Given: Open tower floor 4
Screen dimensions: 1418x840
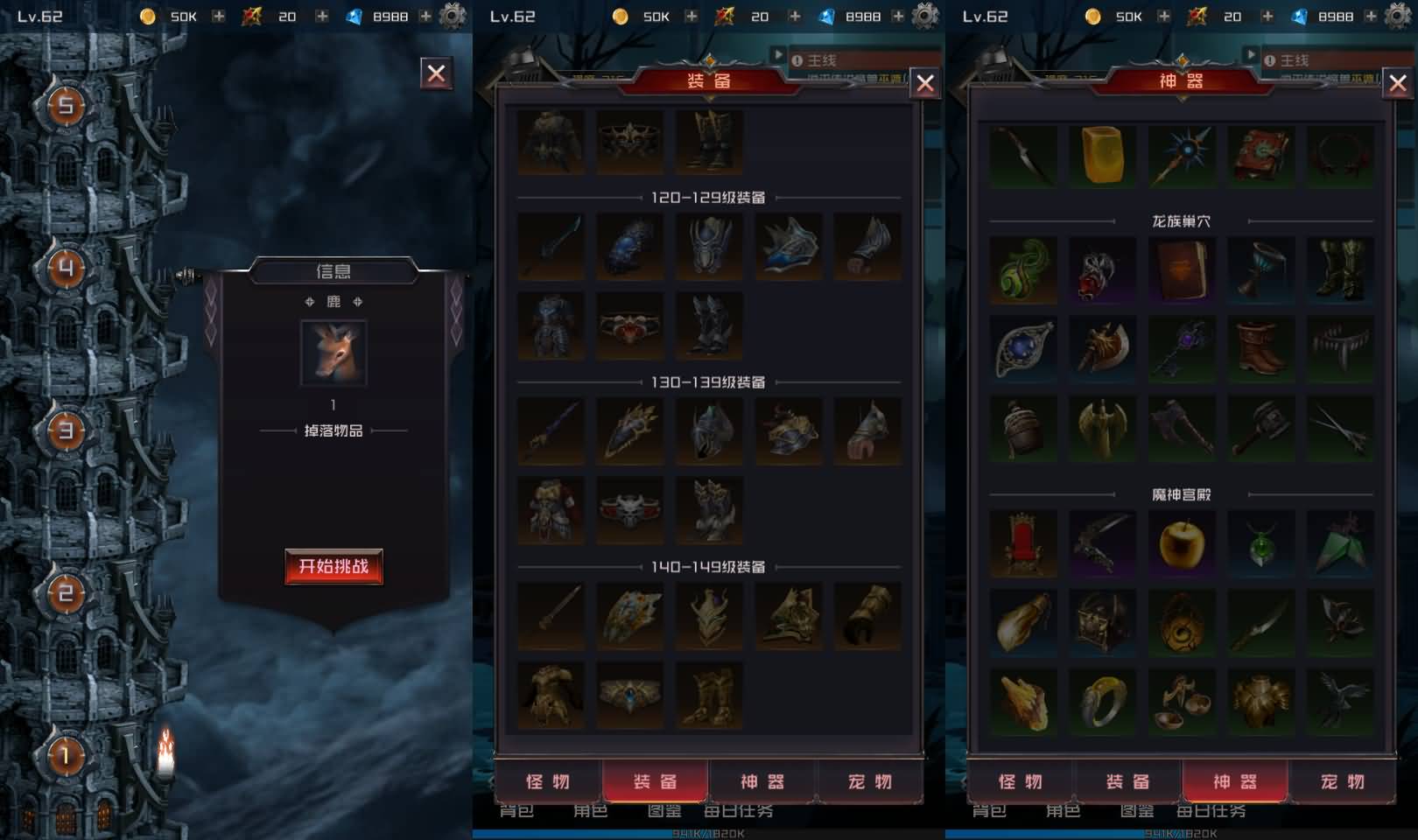Looking at the screenshot, I should (x=66, y=268).
